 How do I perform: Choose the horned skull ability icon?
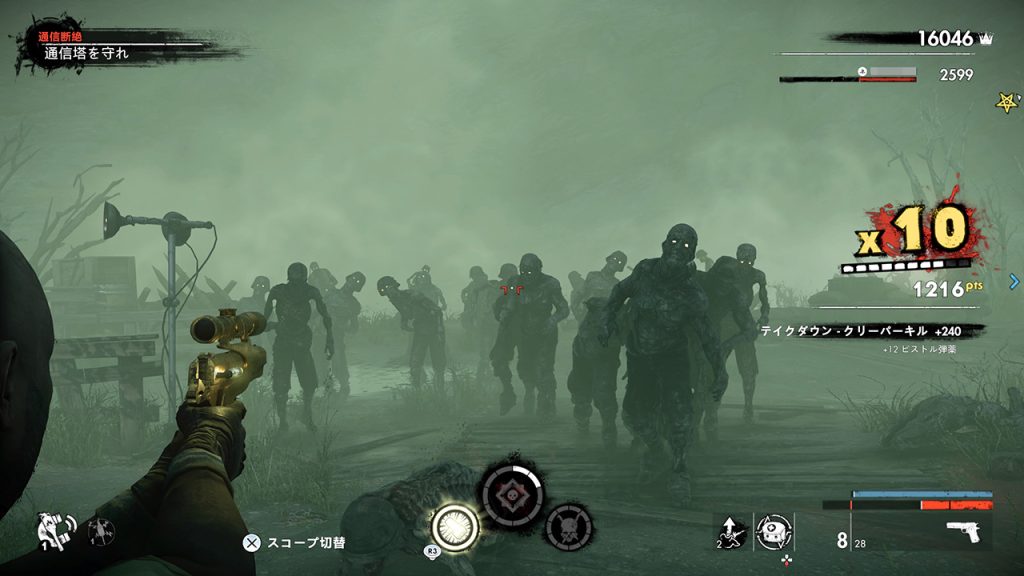coord(568,524)
